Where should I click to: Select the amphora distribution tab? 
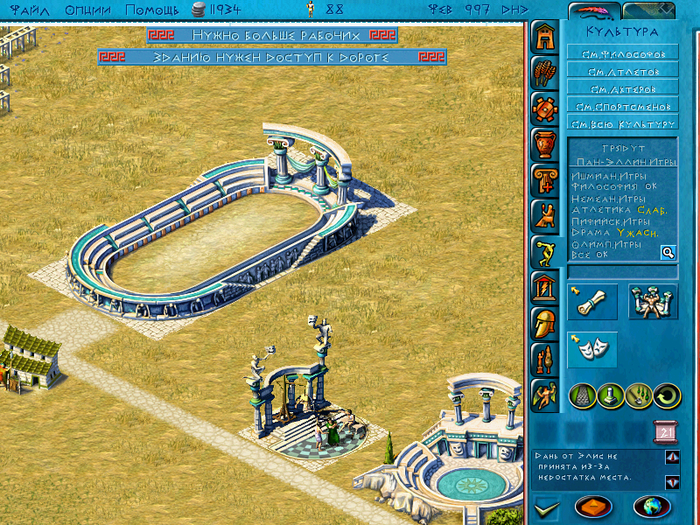click(545, 144)
